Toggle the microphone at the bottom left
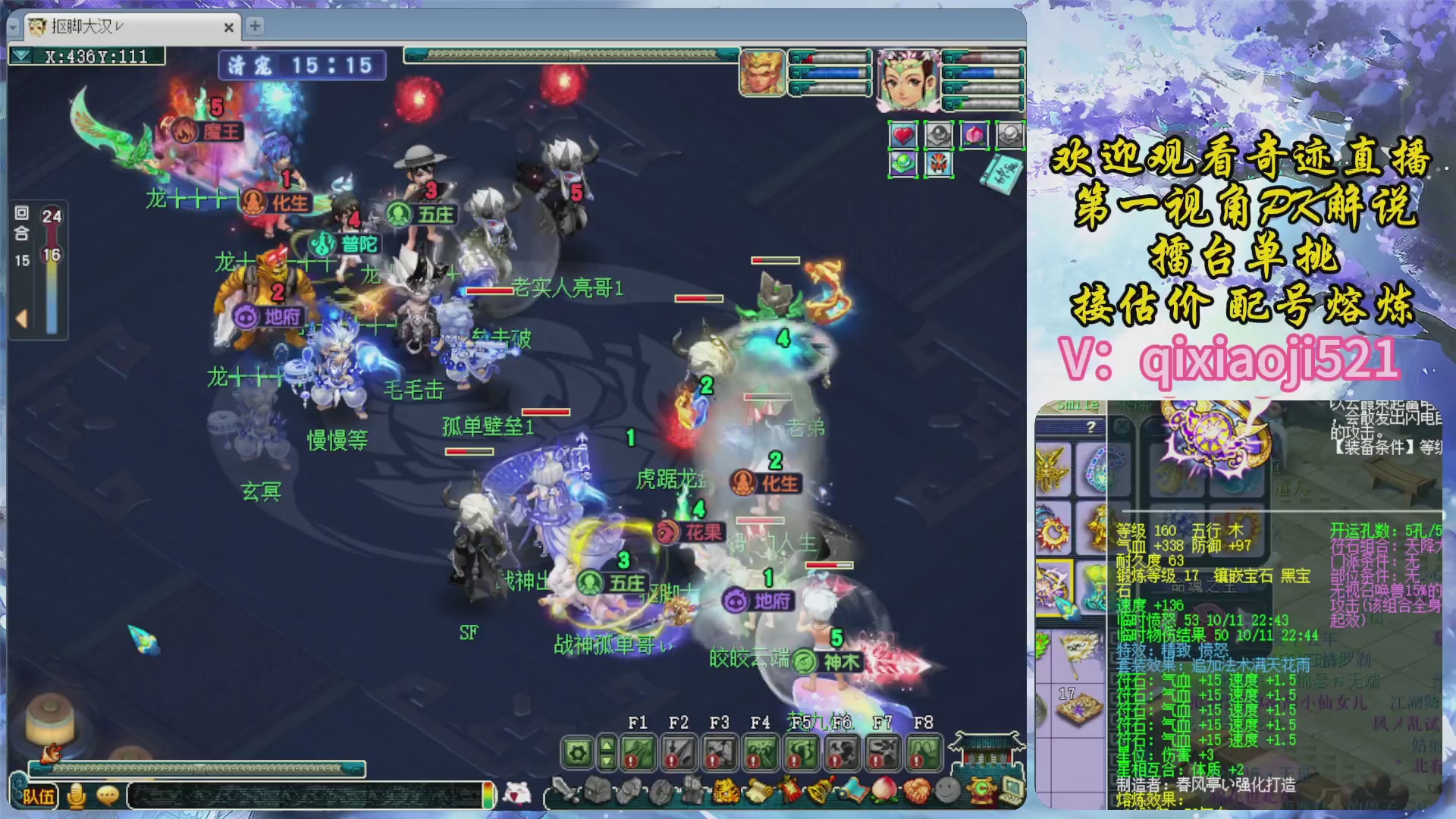 pos(76,795)
